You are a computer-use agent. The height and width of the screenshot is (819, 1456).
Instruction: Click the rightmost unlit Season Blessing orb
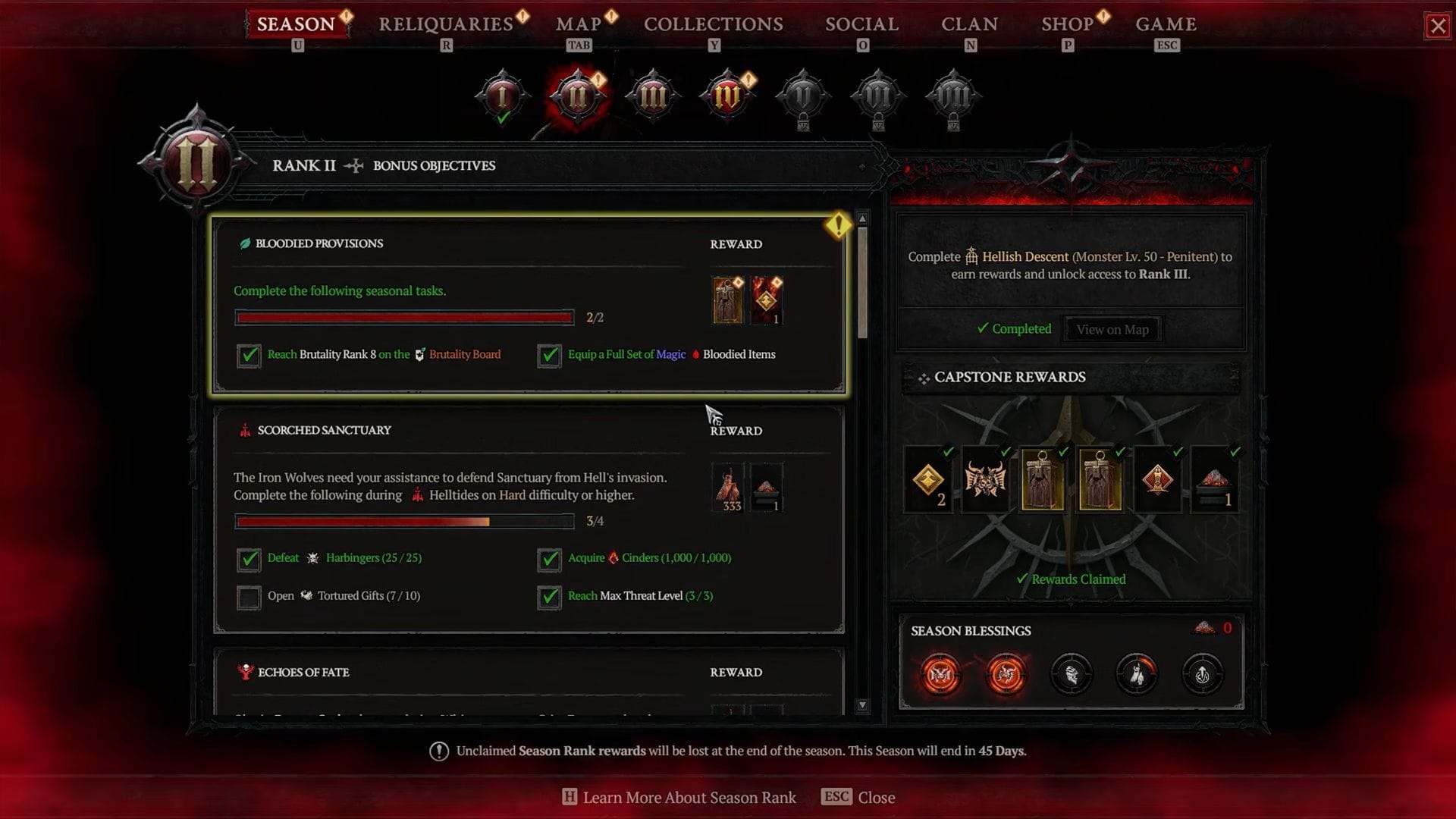tap(1203, 674)
